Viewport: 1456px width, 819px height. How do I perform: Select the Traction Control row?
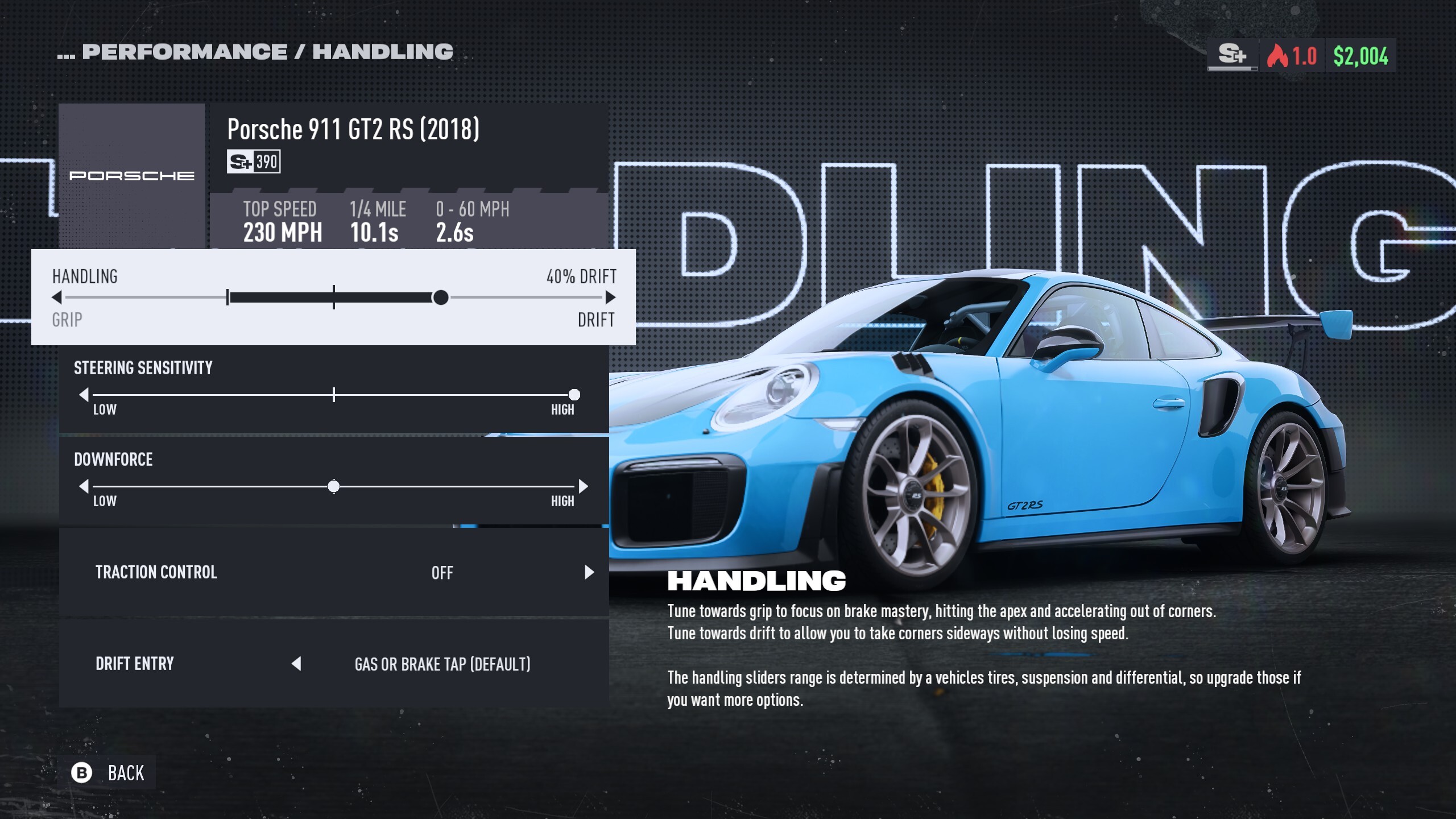334,572
